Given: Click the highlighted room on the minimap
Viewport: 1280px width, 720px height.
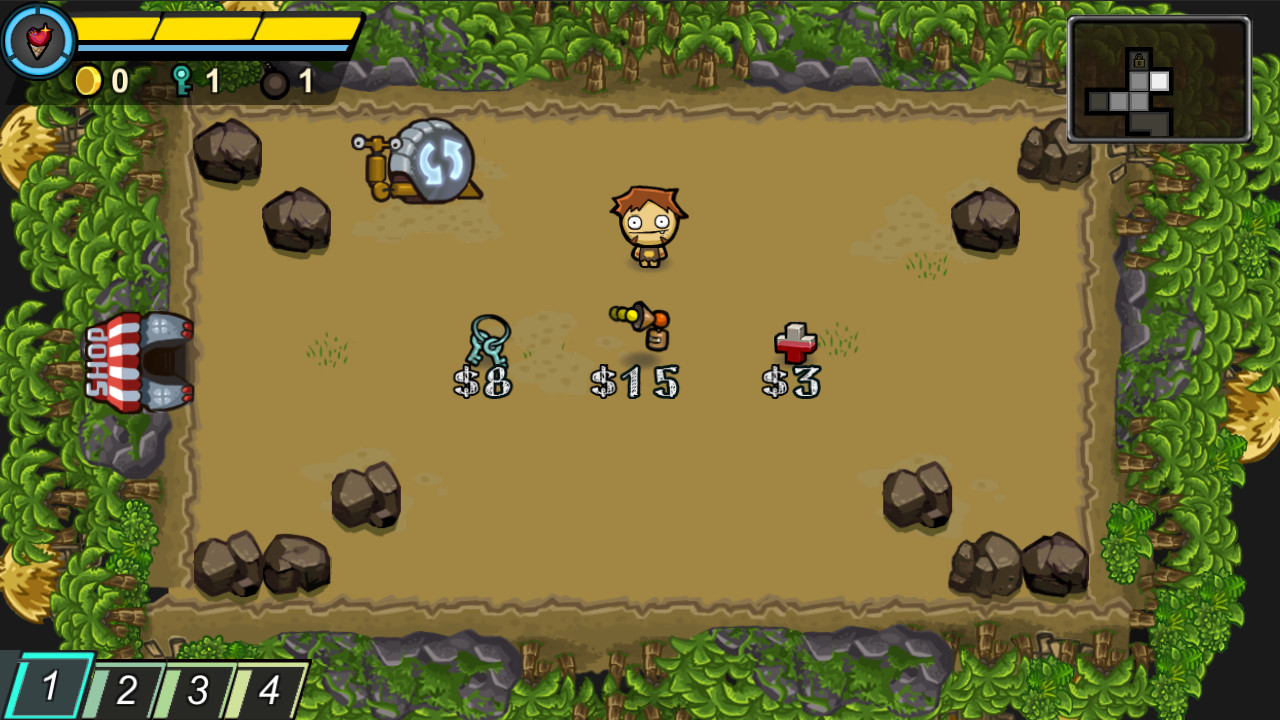Looking at the screenshot, I should pos(1159,81).
